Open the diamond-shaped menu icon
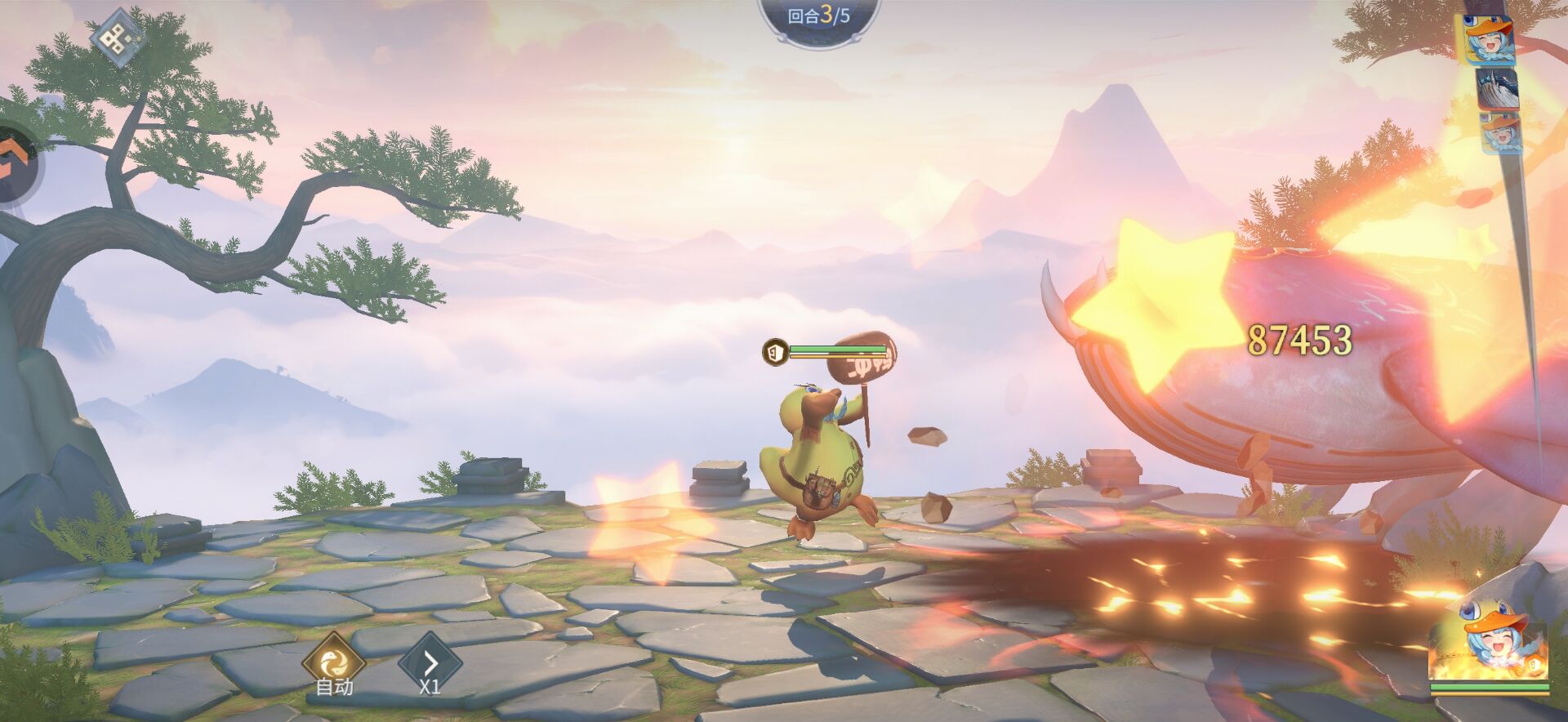 pos(117,36)
